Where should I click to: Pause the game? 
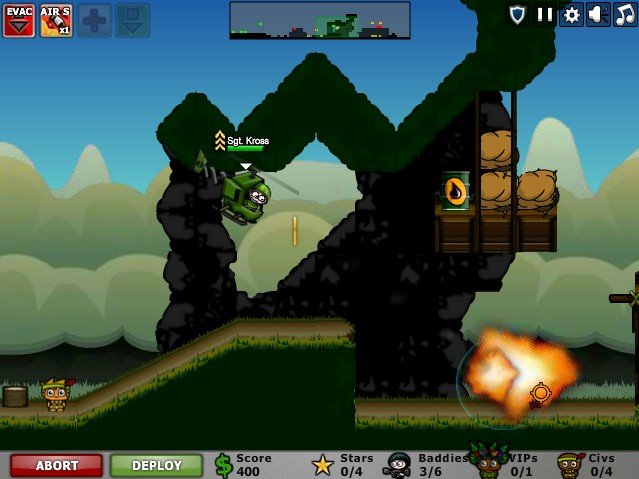click(545, 15)
